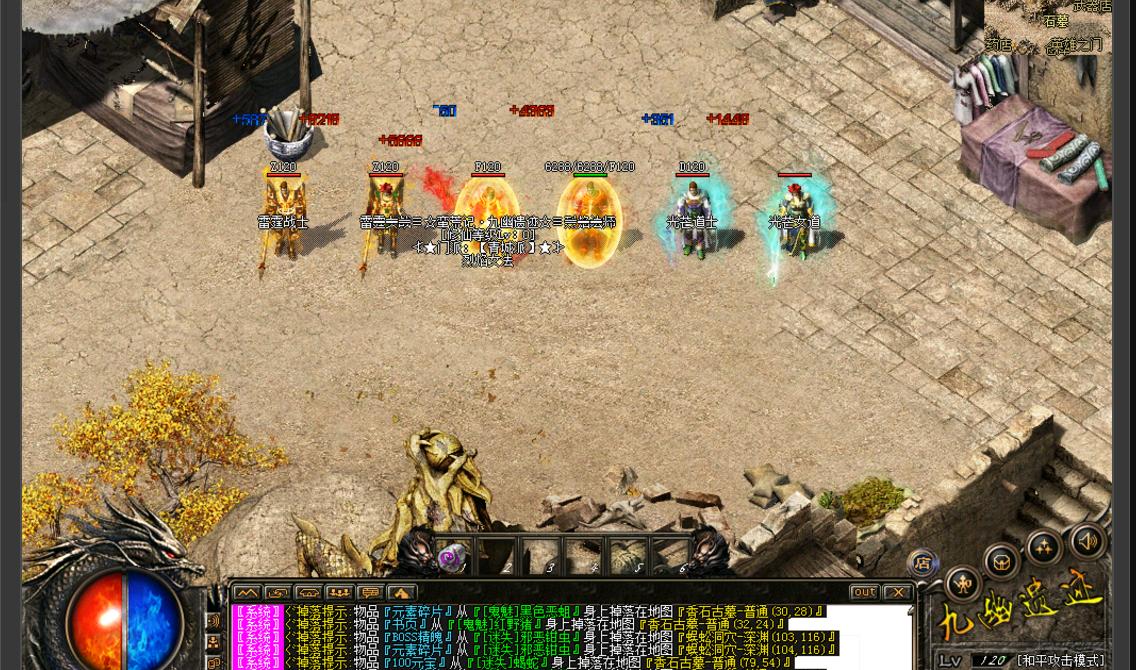This screenshot has height=670, width=1136.
Task: Click the speaker button left of chat log
Action: tap(213, 620)
